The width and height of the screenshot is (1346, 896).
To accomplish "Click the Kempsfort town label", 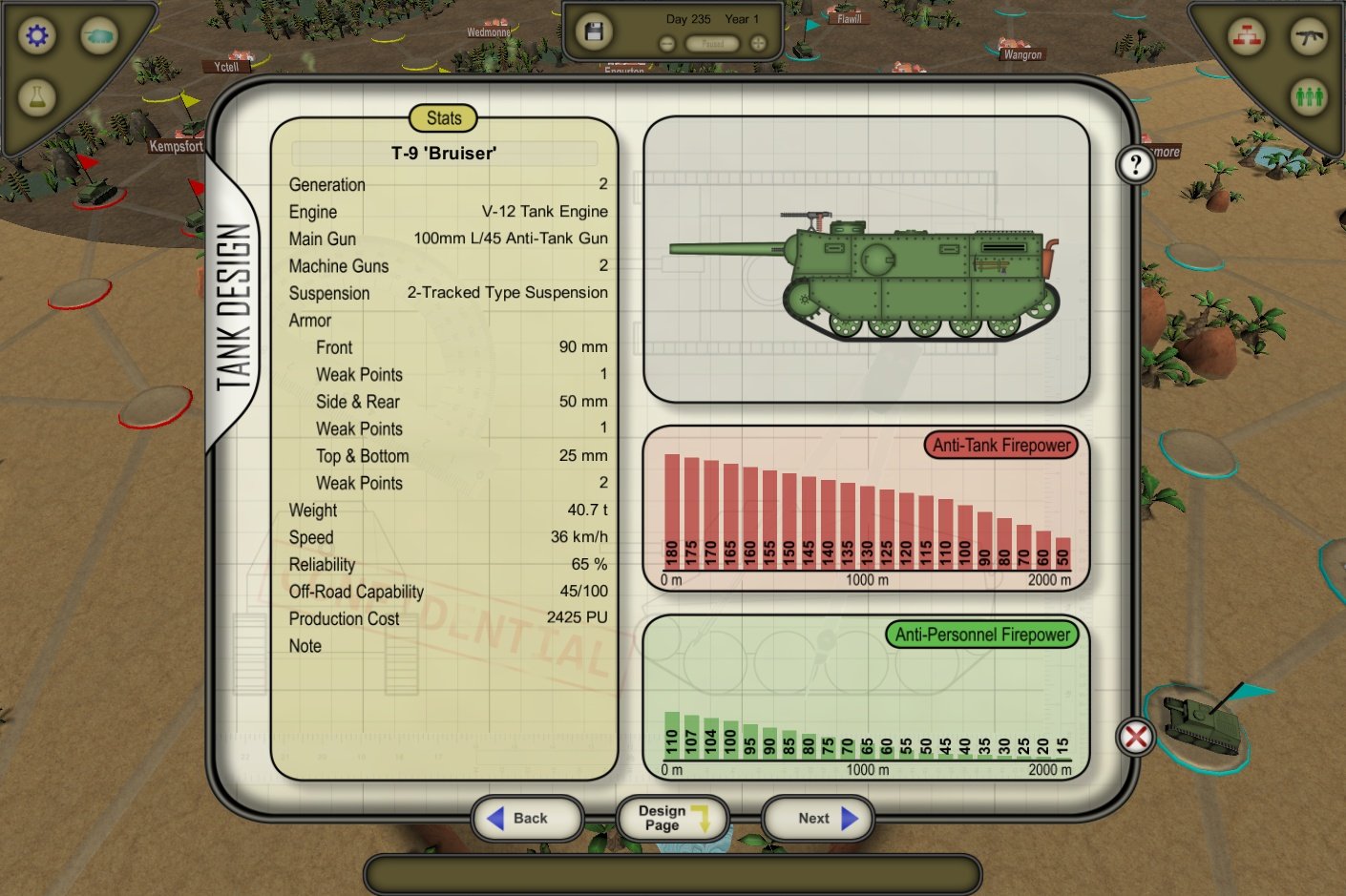I will pos(176,145).
